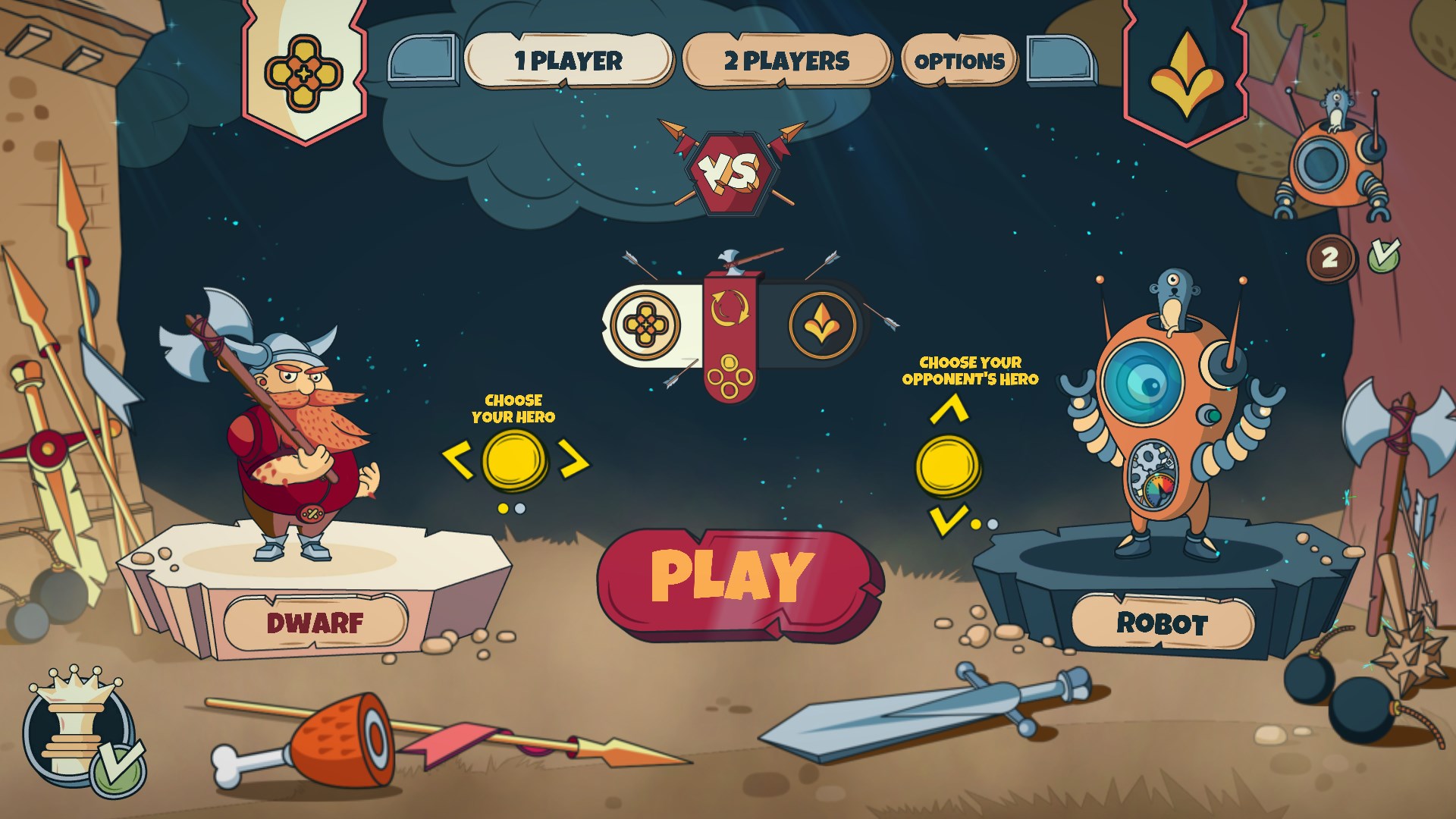Open the Options menu
The image size is (1456, 819).
959,61
